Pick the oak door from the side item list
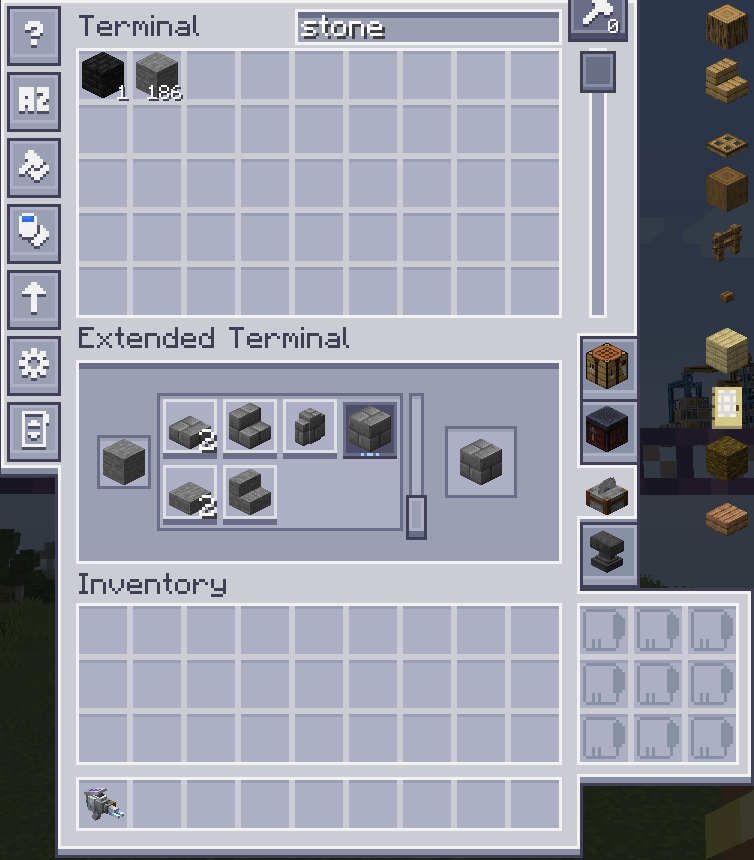This screenshot has height=860, width=754. pyautogui.click(x=727, y=404)
